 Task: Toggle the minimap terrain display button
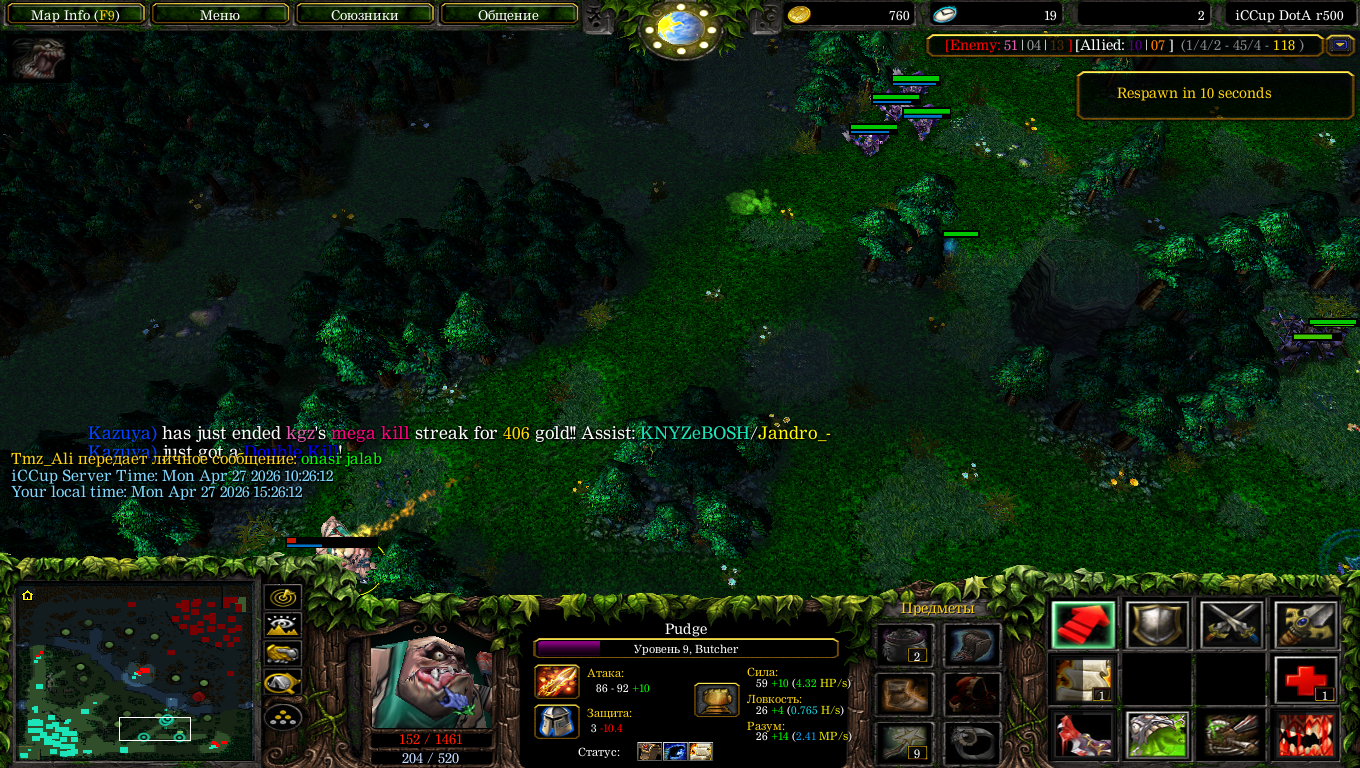(x=283, y=627)
